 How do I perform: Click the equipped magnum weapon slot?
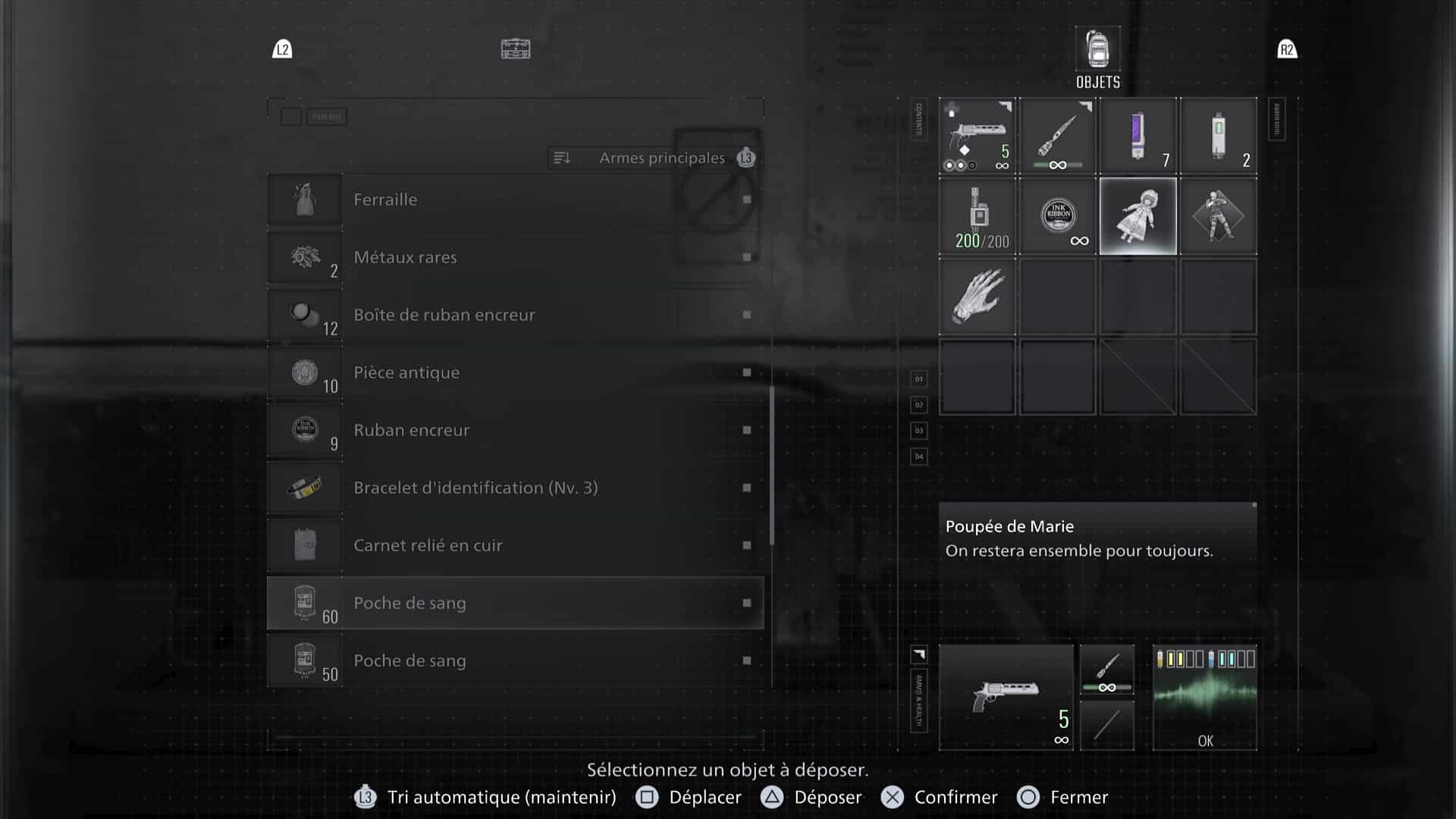[x=1006, y=696]
